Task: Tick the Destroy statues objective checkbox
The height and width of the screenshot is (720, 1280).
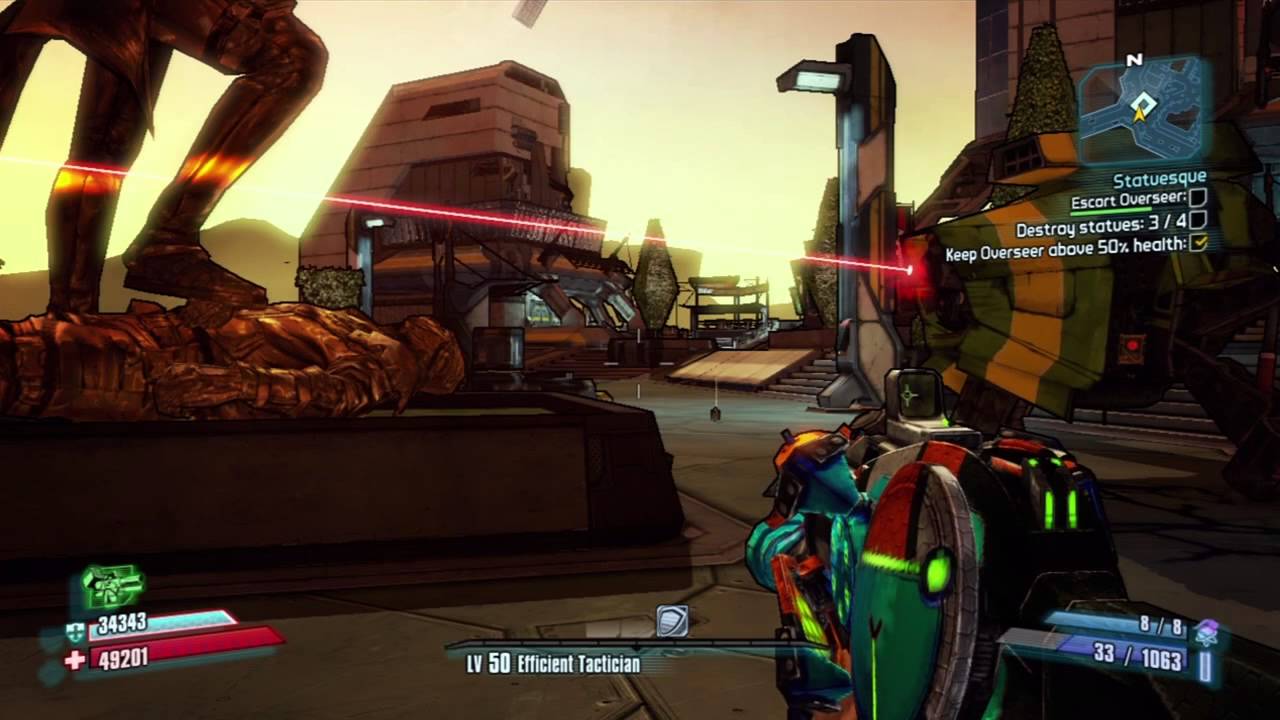Action: pyautogui.click(x=1197, y=220)
